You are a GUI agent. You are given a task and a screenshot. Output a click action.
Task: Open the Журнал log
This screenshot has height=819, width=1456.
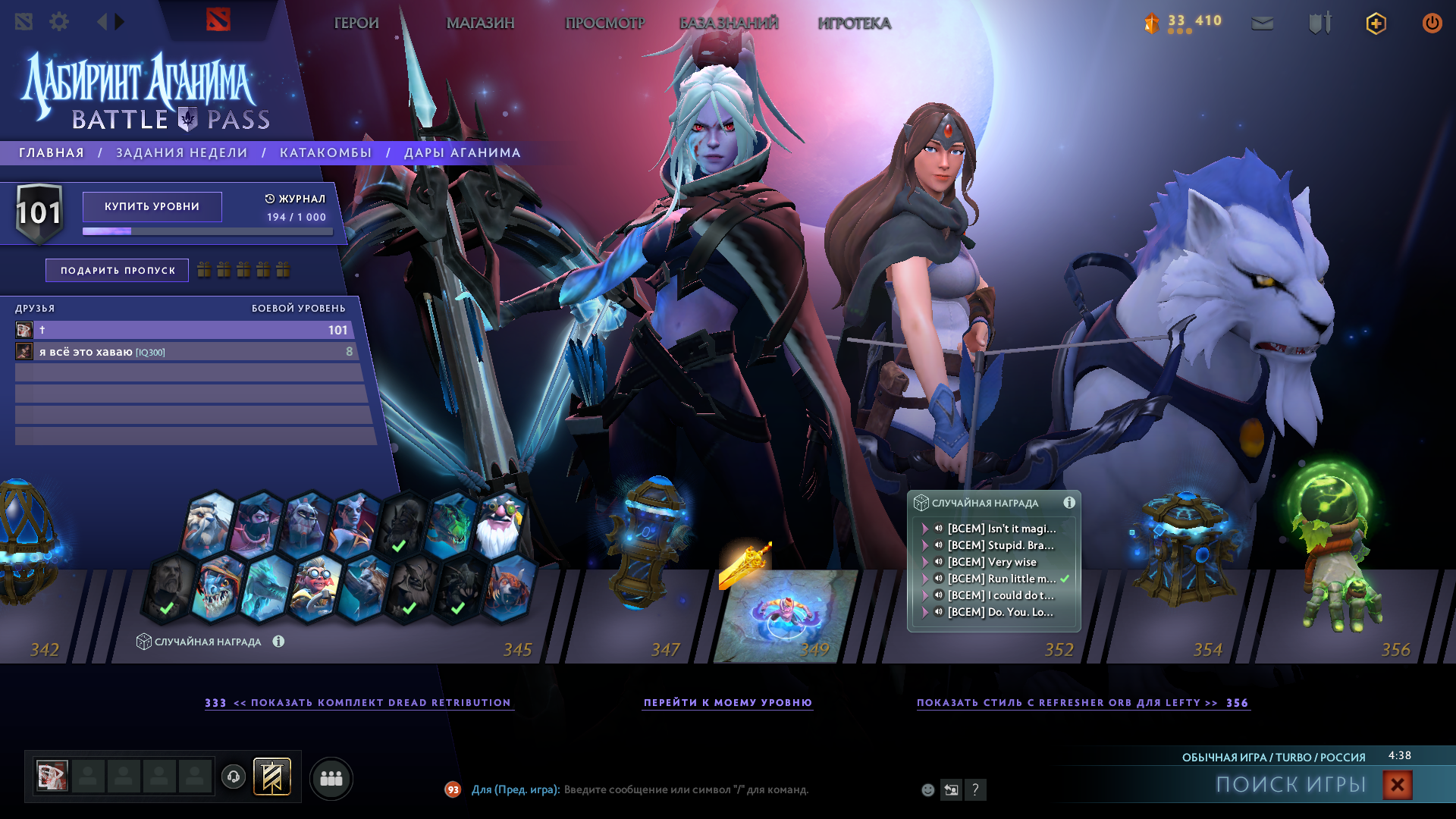(x=296, y=199)
